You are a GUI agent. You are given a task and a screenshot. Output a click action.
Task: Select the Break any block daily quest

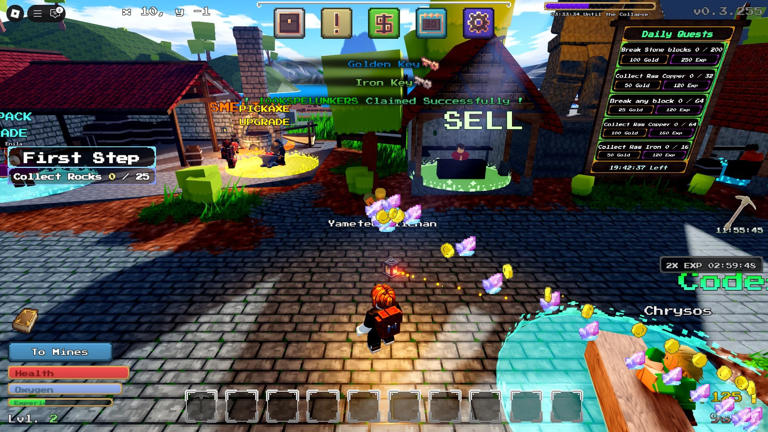pos(657,105)
